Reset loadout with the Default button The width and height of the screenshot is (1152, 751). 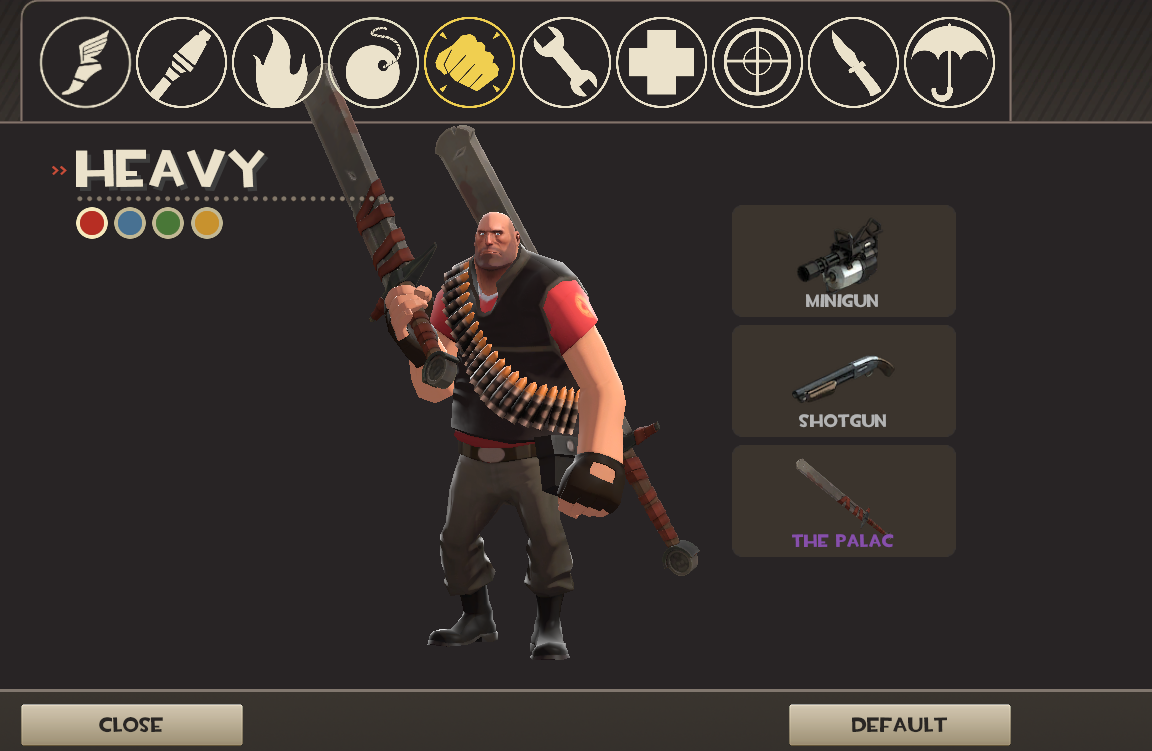click(899, 725)
